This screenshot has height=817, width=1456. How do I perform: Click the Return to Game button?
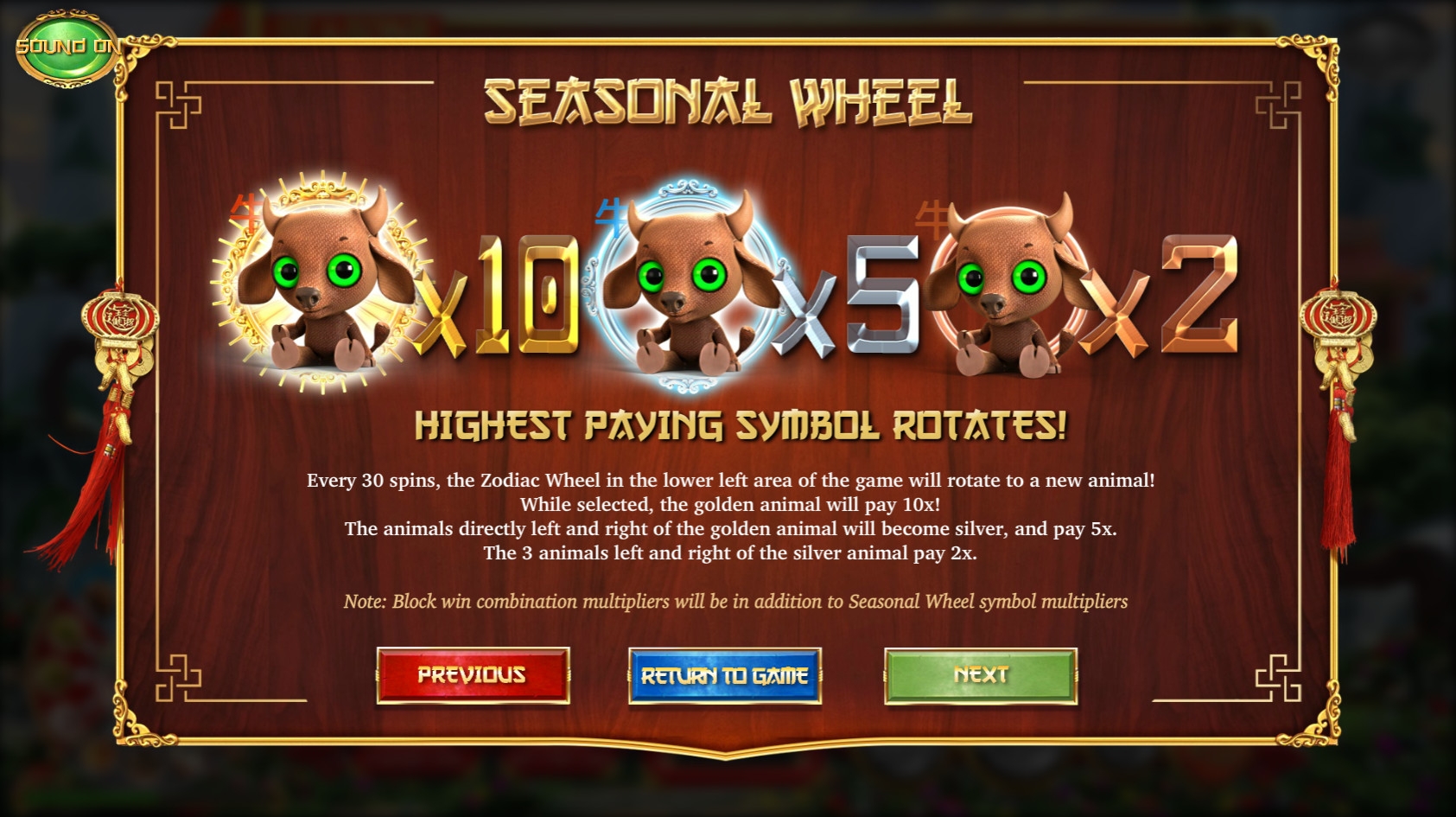click(724, 675)
